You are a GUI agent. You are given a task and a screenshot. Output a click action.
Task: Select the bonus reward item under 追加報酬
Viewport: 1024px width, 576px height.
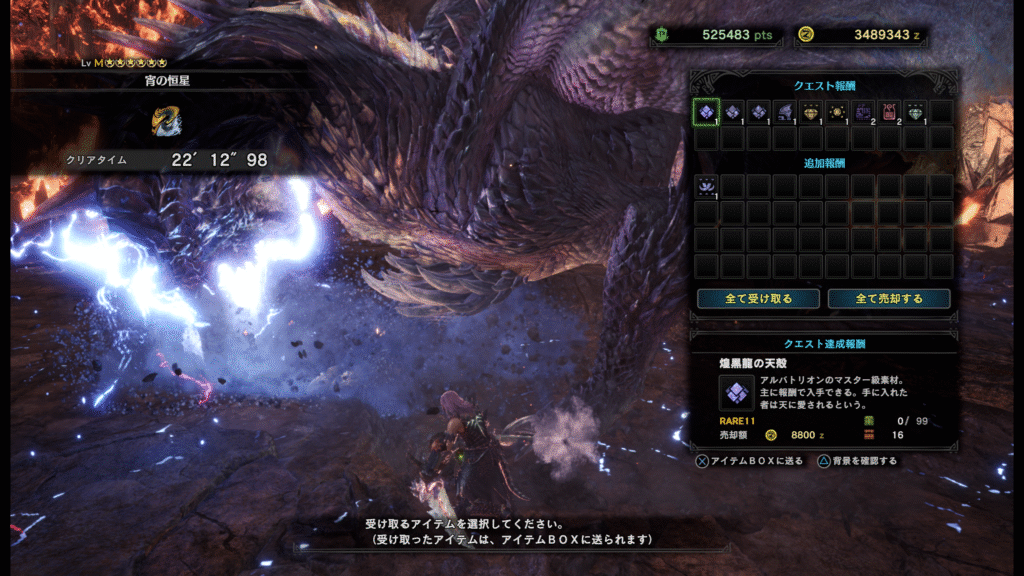[x=706, y=186]
